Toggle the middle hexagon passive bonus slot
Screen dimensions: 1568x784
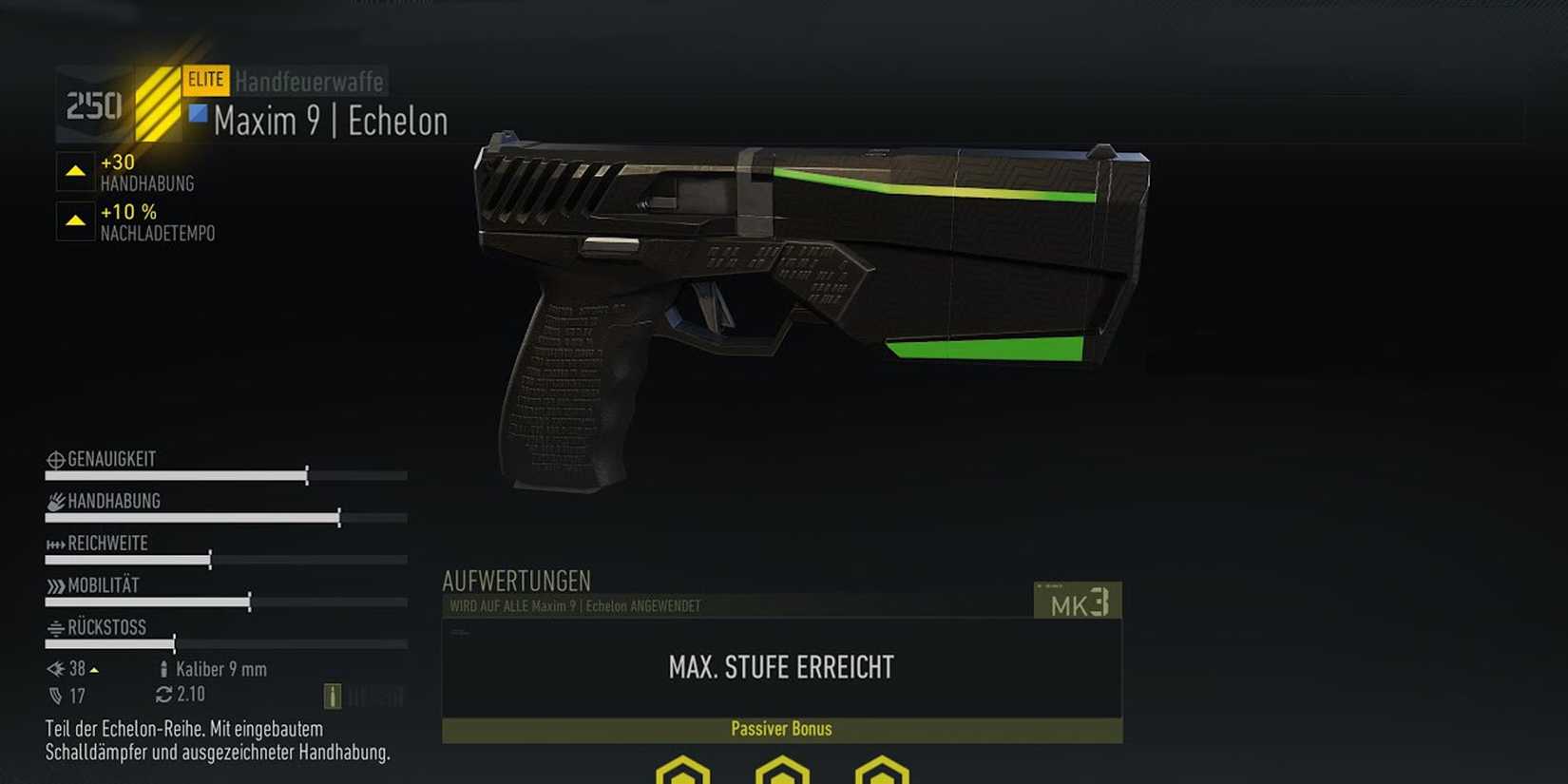click(782, 772)
